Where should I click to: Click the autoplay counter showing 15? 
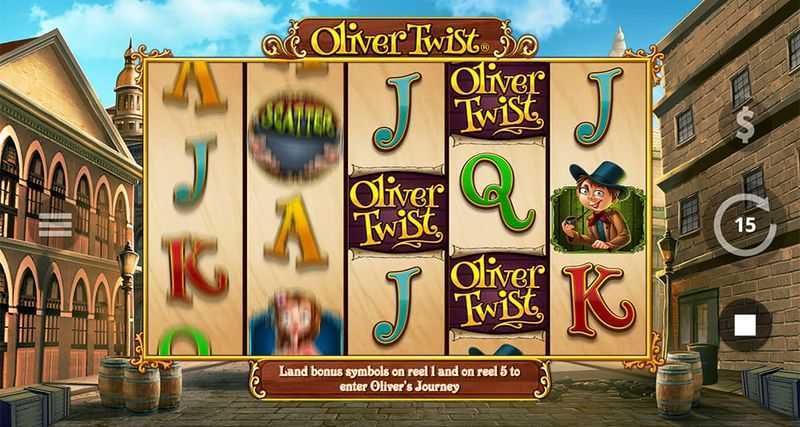coord(745,225)
